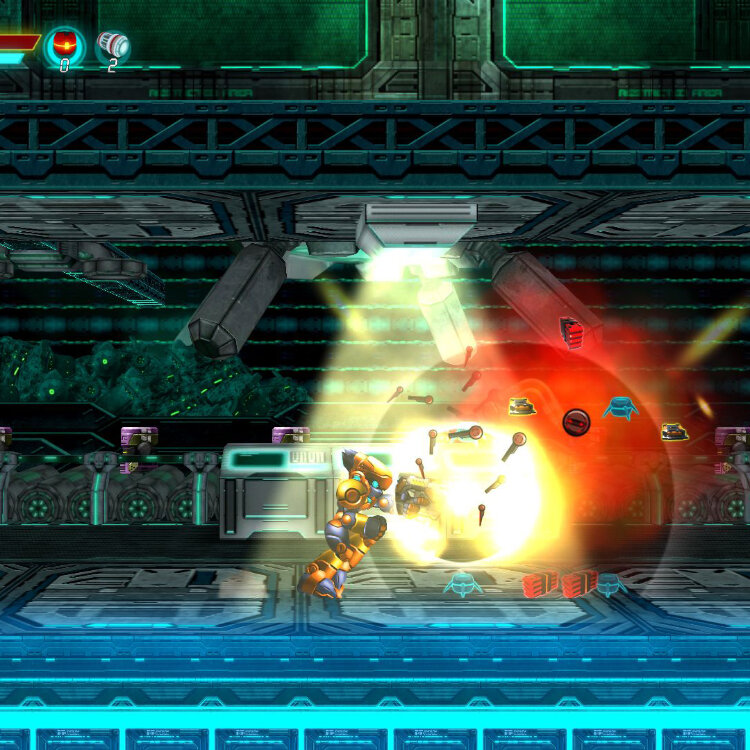The height and width of the screenshot is (750, 750).
Task: Click the red helmet lives icon
Action: (64, 44)
